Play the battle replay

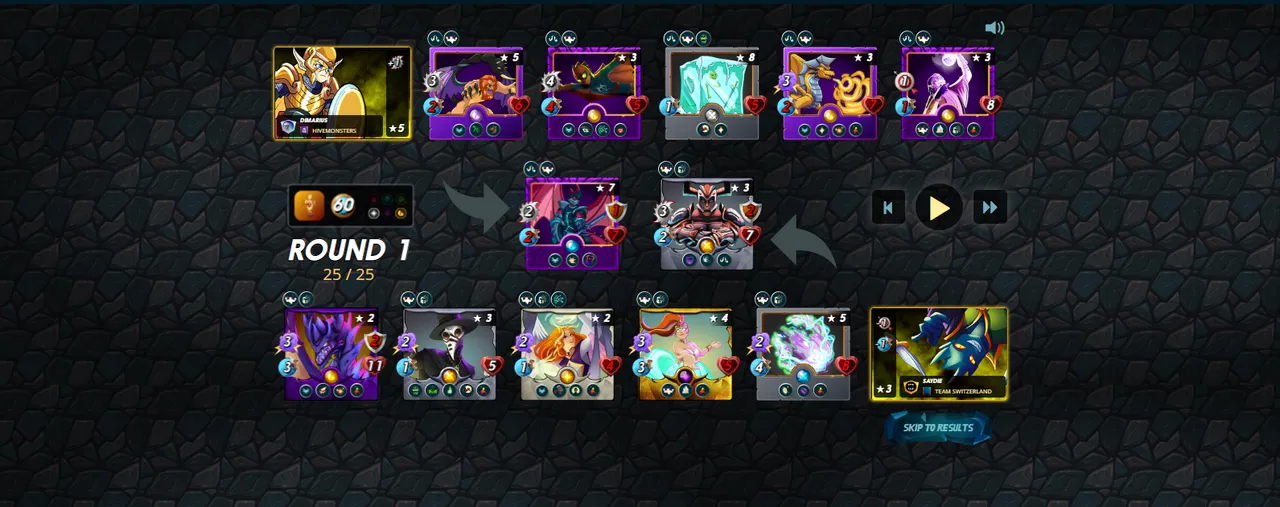coord(939,207)
